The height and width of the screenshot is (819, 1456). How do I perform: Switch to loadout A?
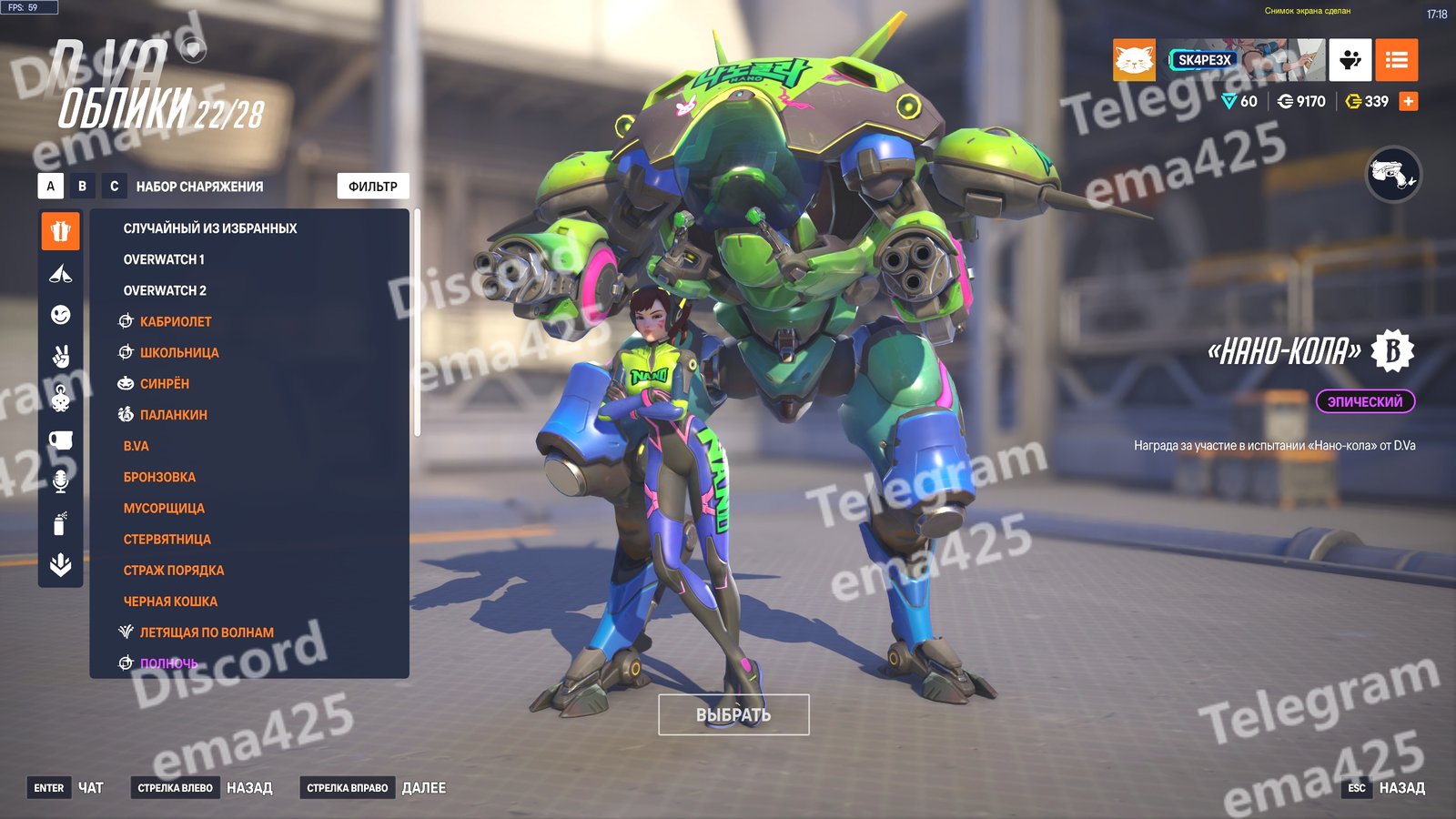point(51,187)
